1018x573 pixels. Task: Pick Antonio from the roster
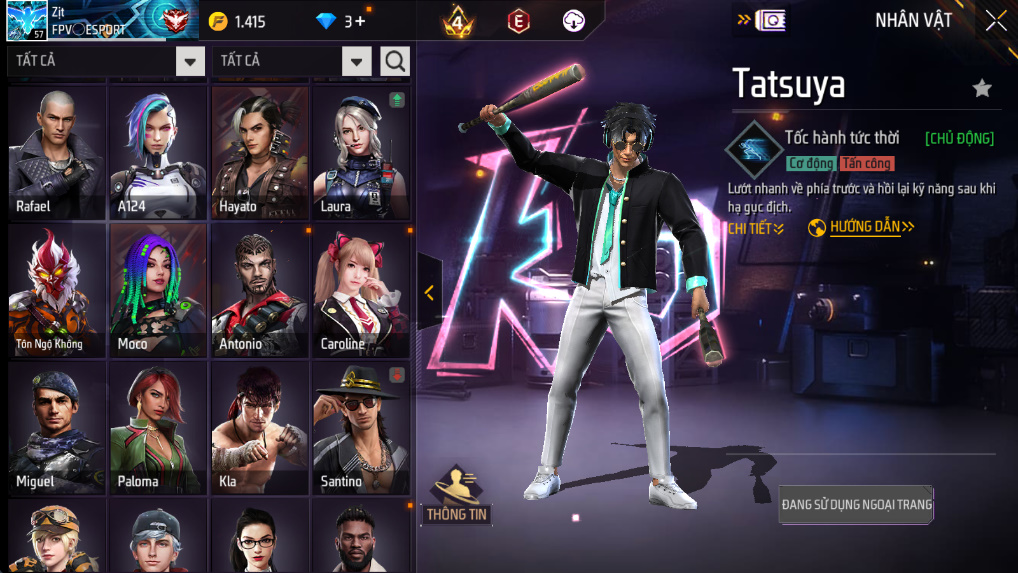[260, 290]
